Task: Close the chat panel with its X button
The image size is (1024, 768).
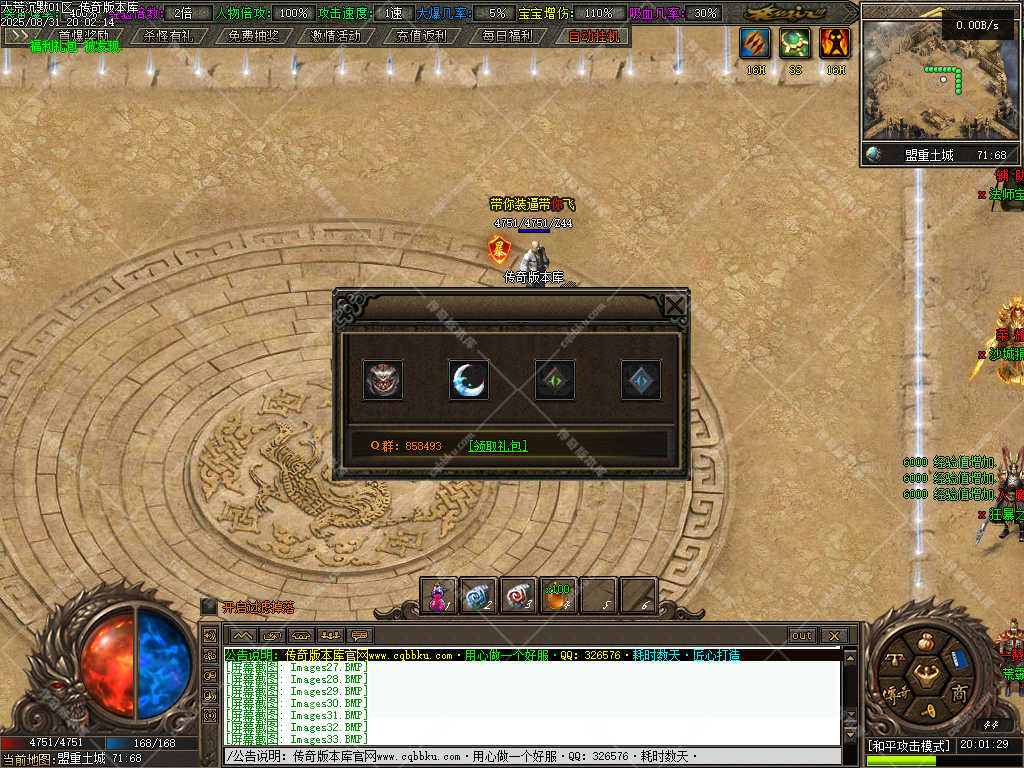Action: coord(833,635)
